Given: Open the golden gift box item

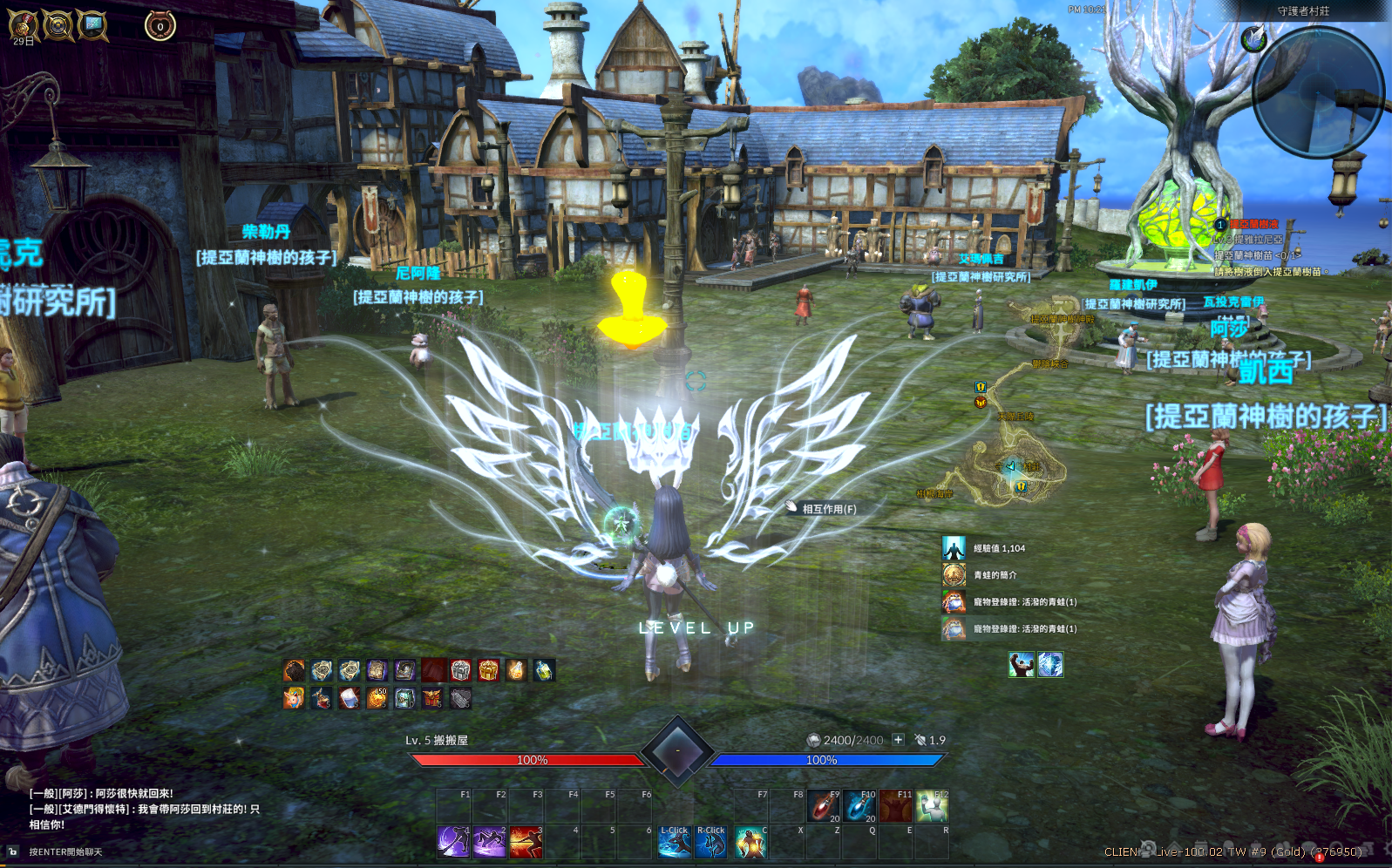Looking at the screenshot, I should pos(488,670).
